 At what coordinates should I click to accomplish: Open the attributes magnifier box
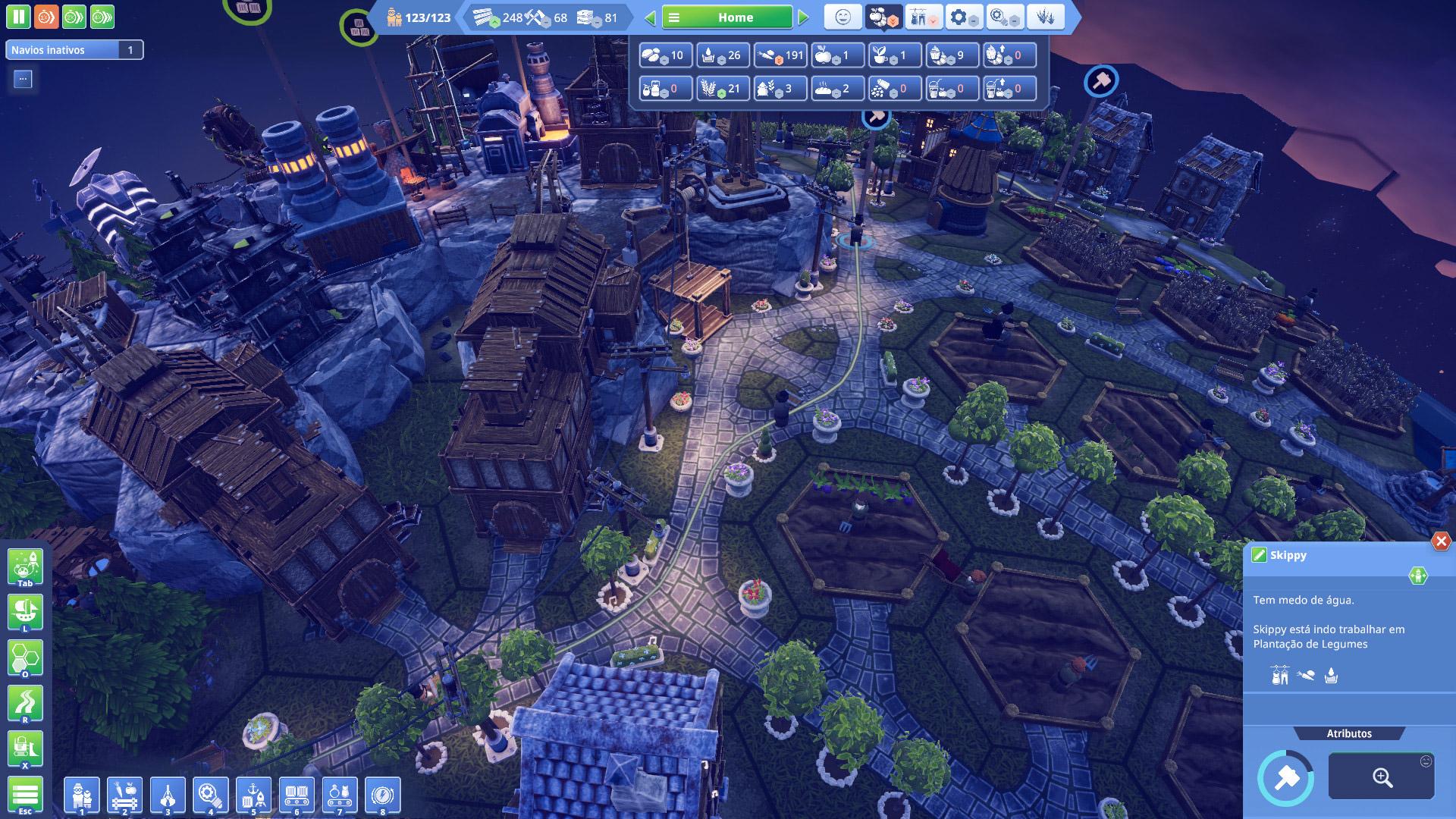(1381, 777)
